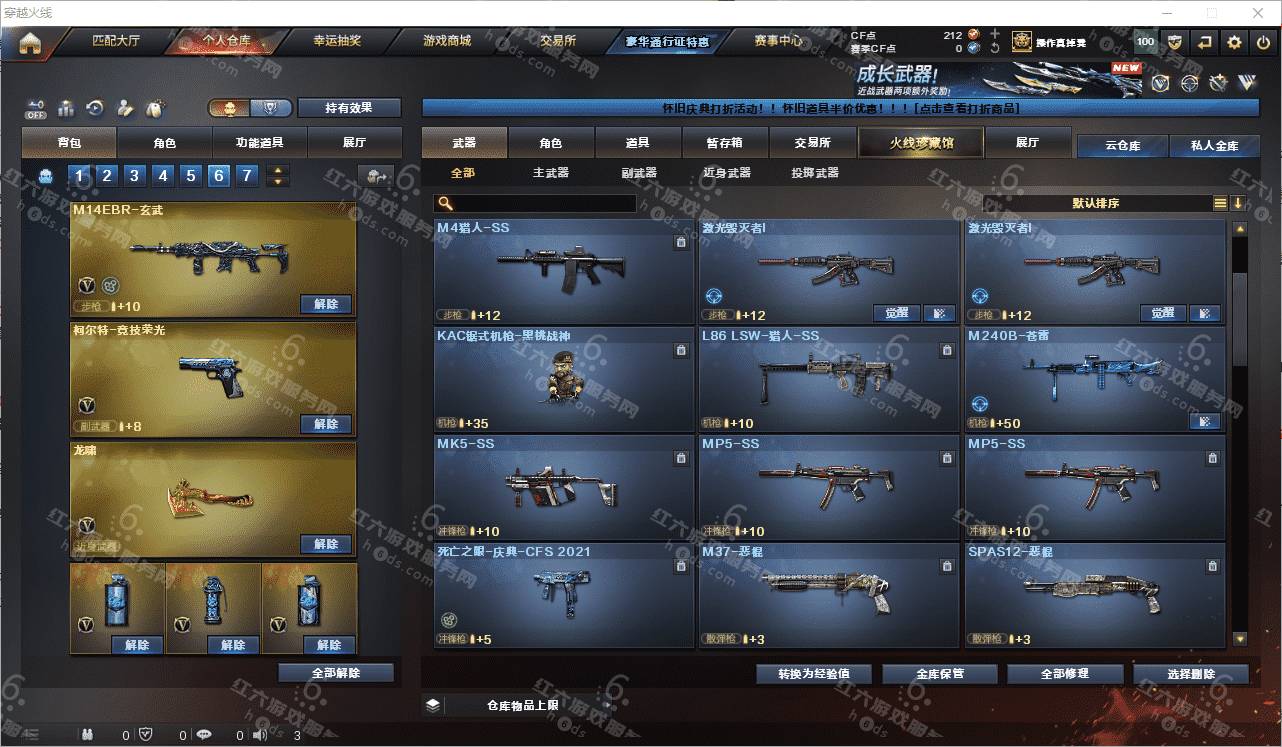The image size is (1282, 747).
Task: Go to 幸运抽奖 lucky draw
Action: point(336,42)
